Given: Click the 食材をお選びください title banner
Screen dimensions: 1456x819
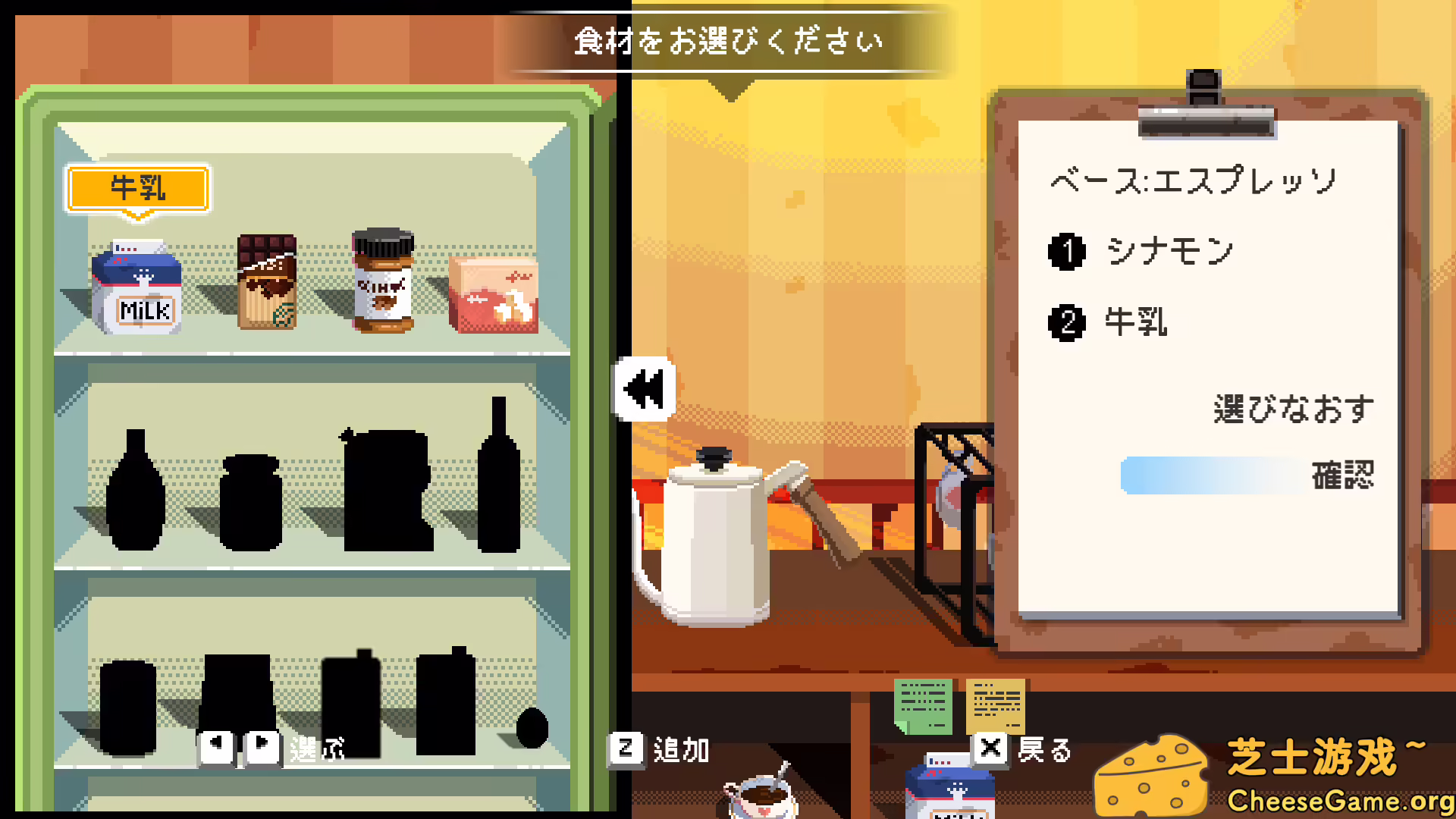Looking at the screenshot, I should (728, 42).
